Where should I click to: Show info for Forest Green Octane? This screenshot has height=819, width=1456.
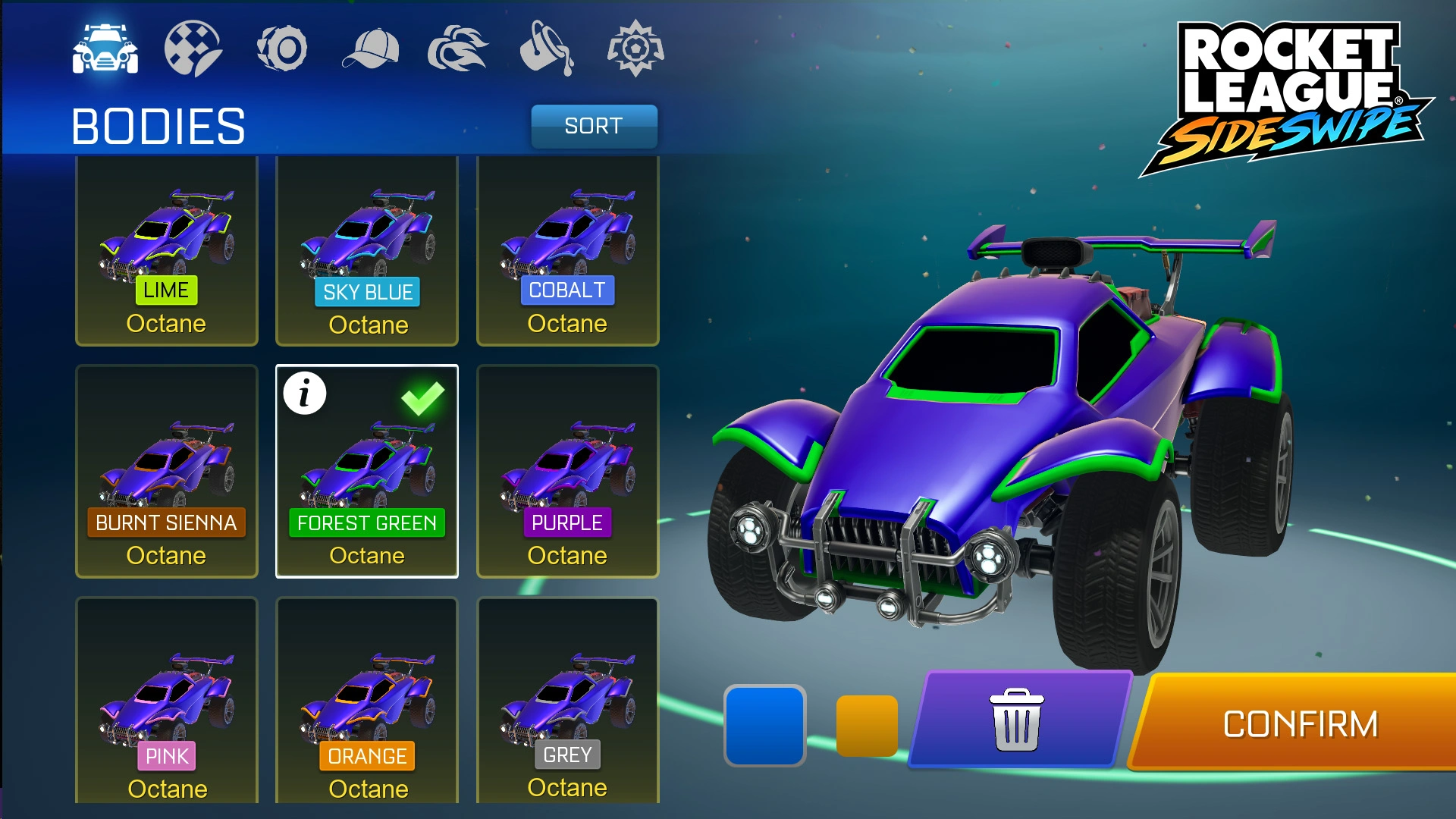(305, 394)
